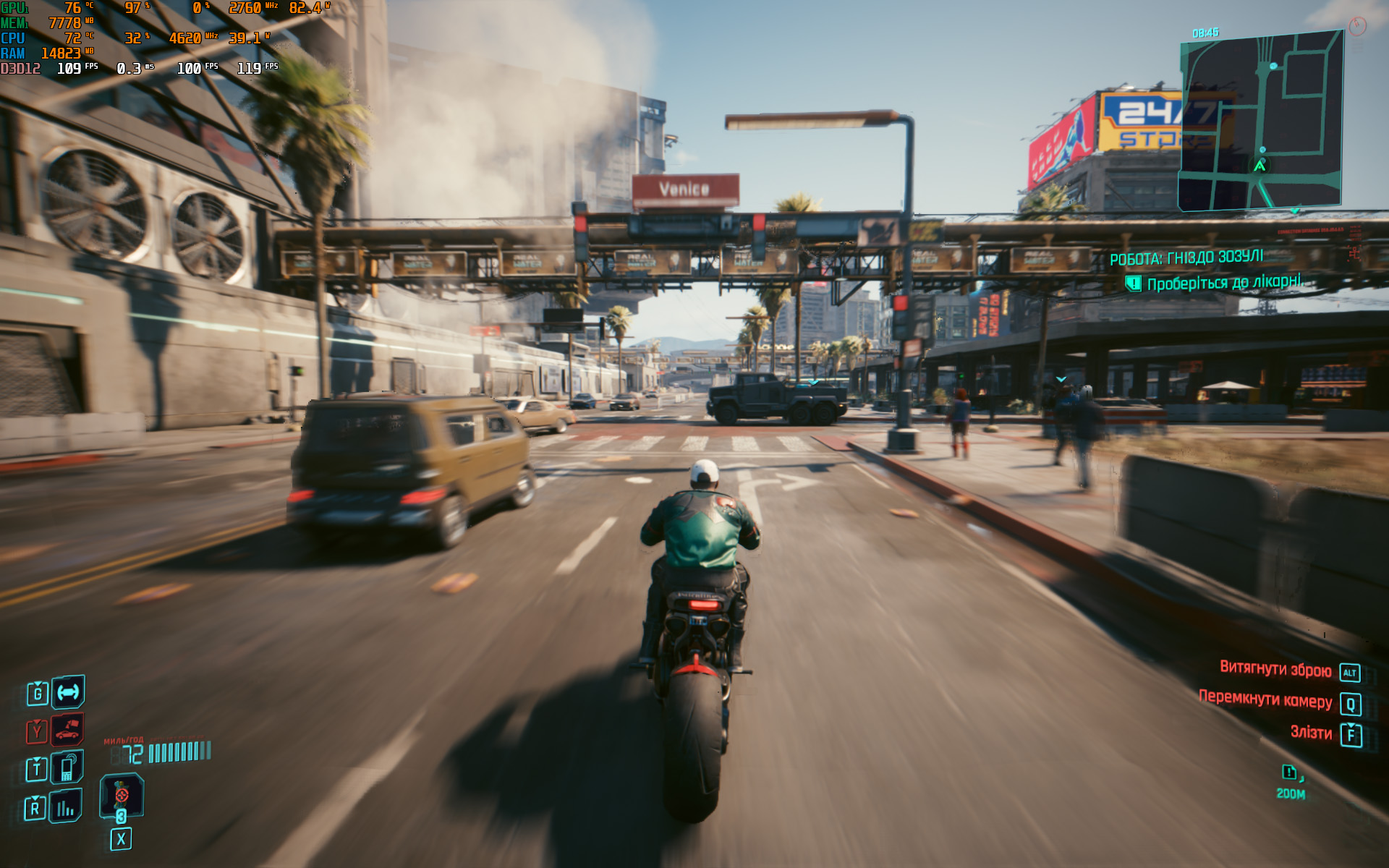The height and width of the screenshot is (868, 1389).
Task: Select the quest title 'РОБОТА: ГНІЗДО ЗОЗУЛІ'
Action: click(1186, 258)
